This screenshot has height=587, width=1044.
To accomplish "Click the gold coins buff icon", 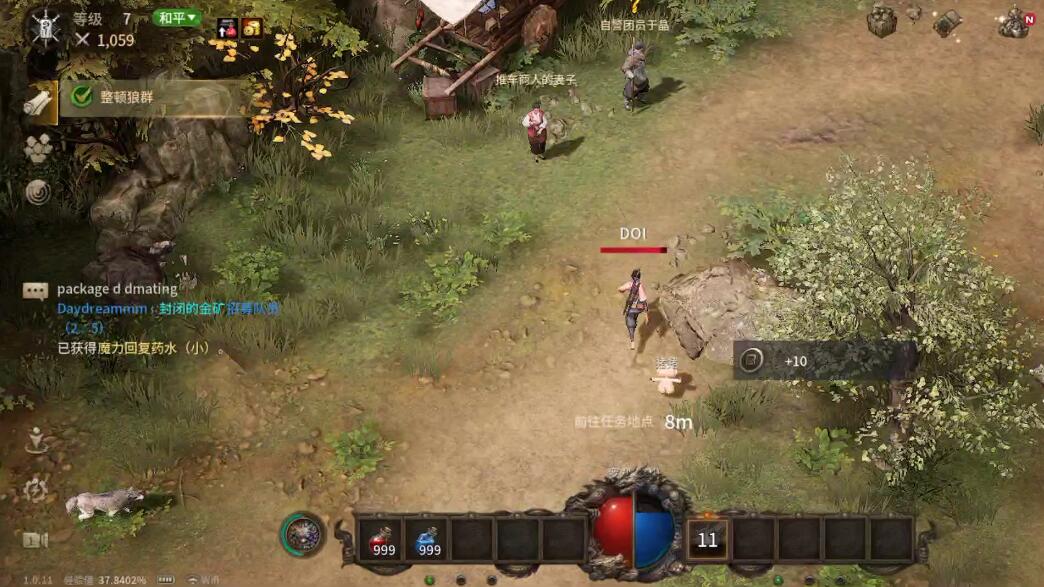I will point(251,28).
